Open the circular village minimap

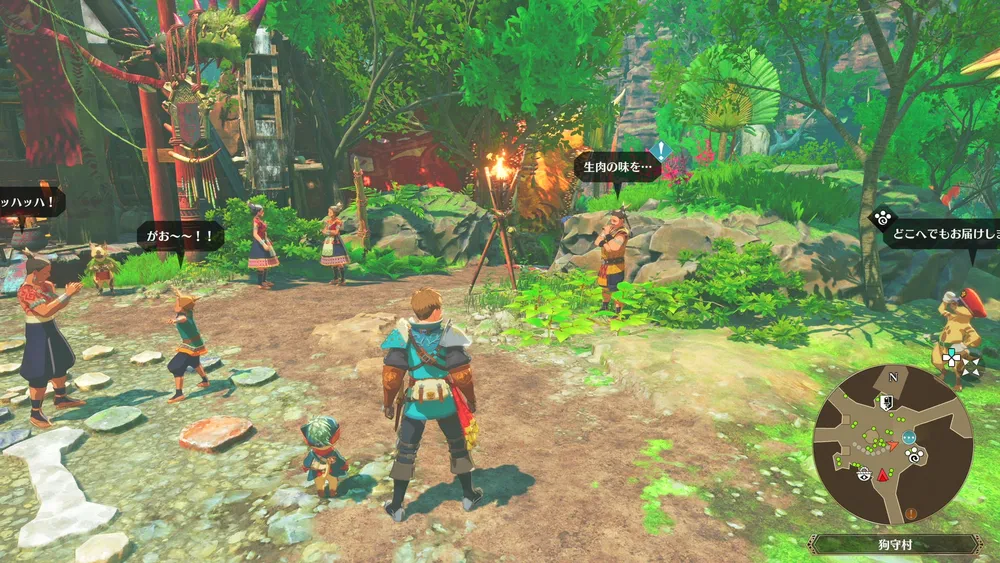[892, 445]
